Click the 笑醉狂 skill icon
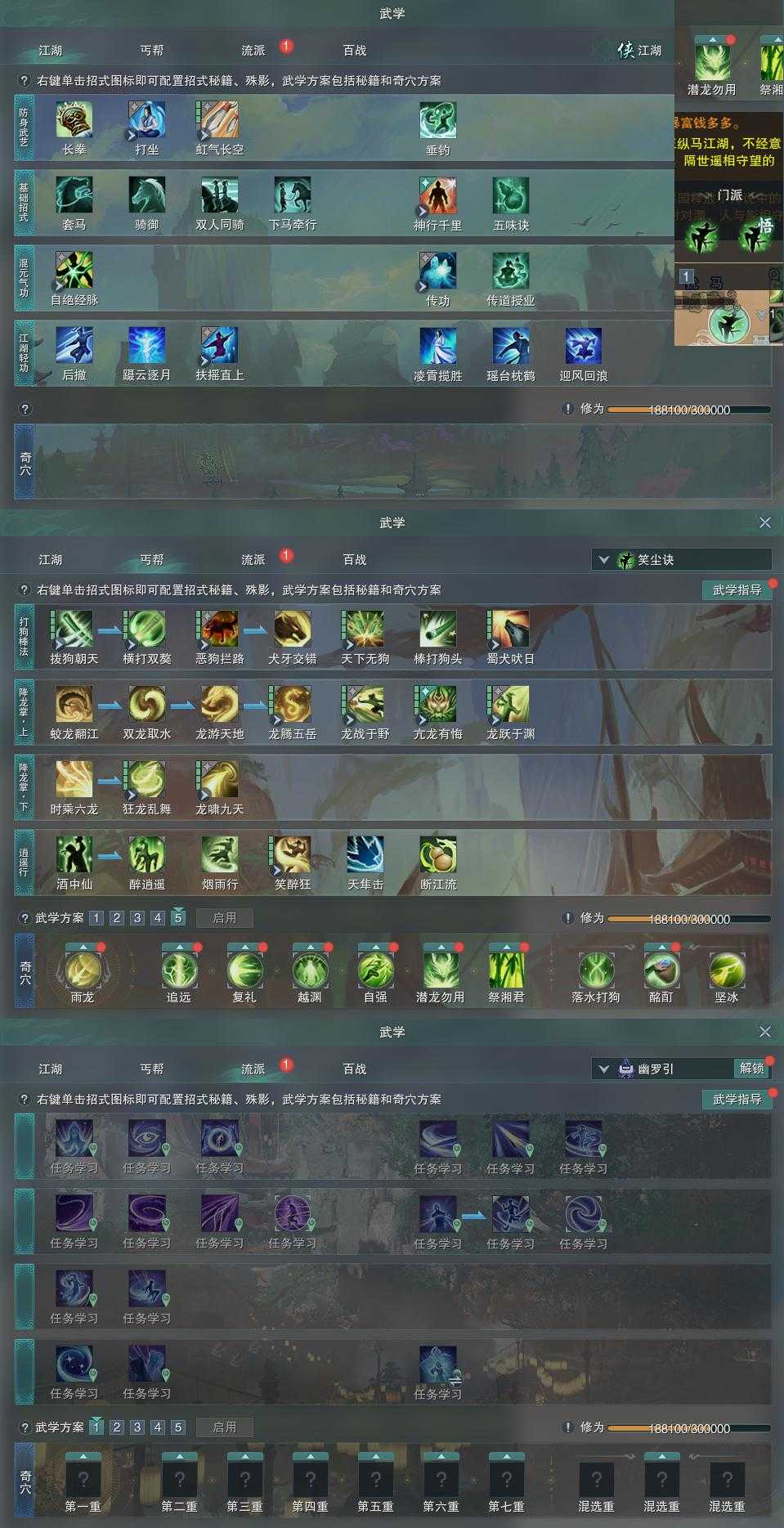The image size is (784, 1528). (293, 855)
